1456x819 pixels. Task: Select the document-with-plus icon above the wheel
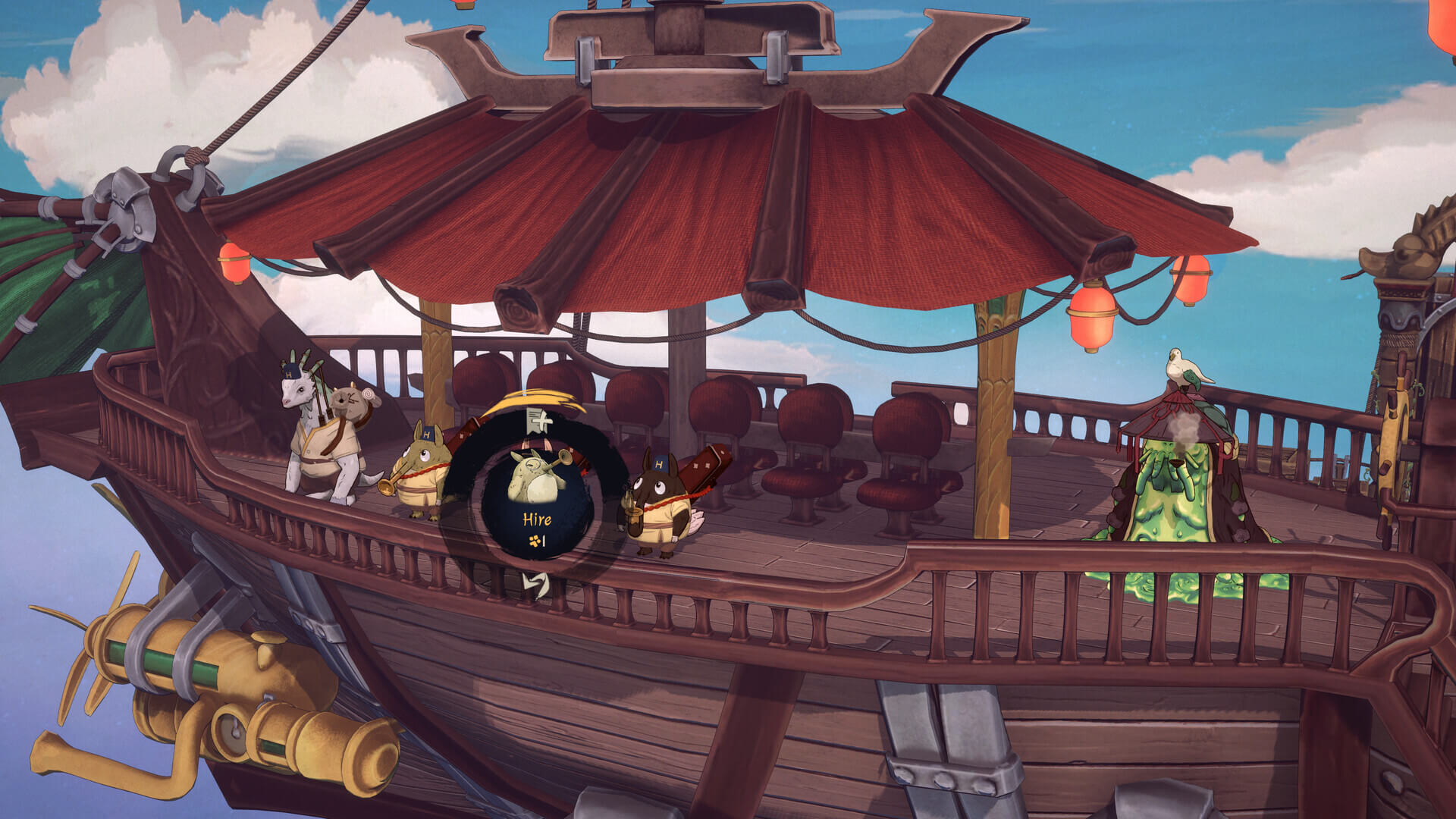point(538,419)
